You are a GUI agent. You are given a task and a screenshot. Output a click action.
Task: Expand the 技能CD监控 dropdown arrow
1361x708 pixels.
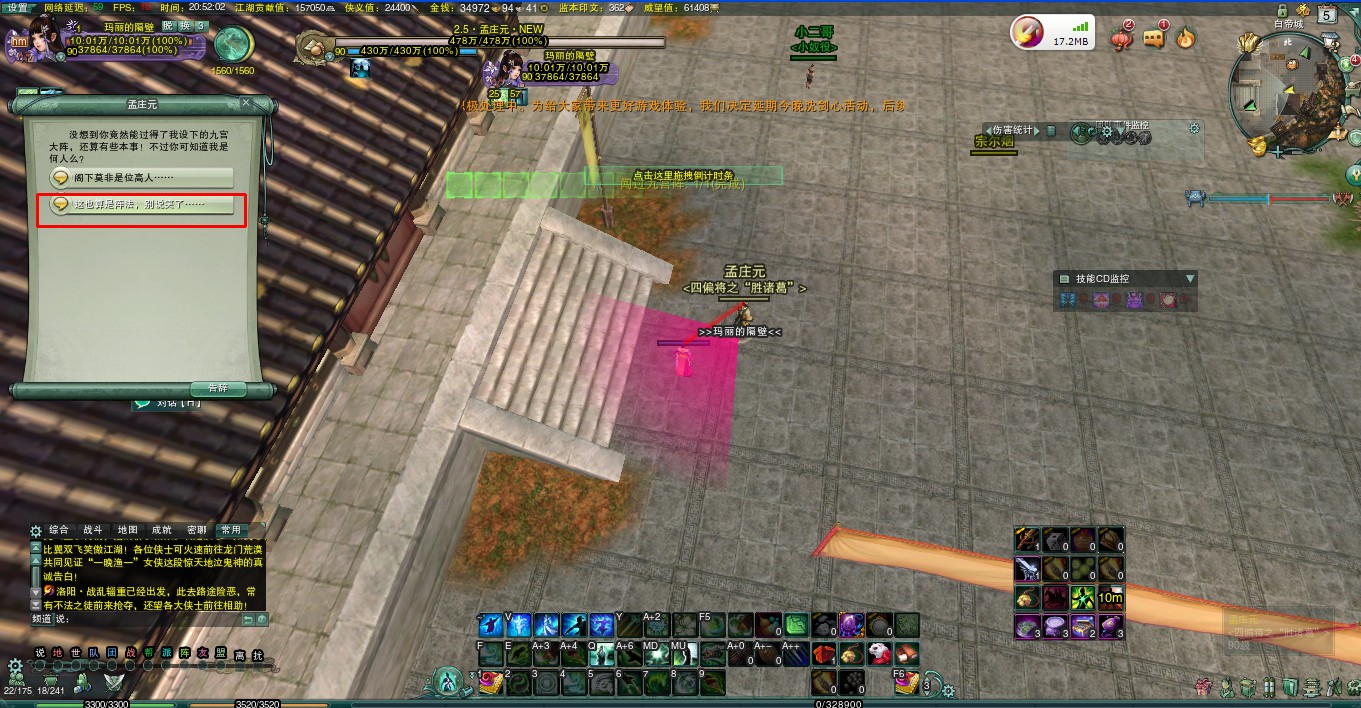(1190, 279)
